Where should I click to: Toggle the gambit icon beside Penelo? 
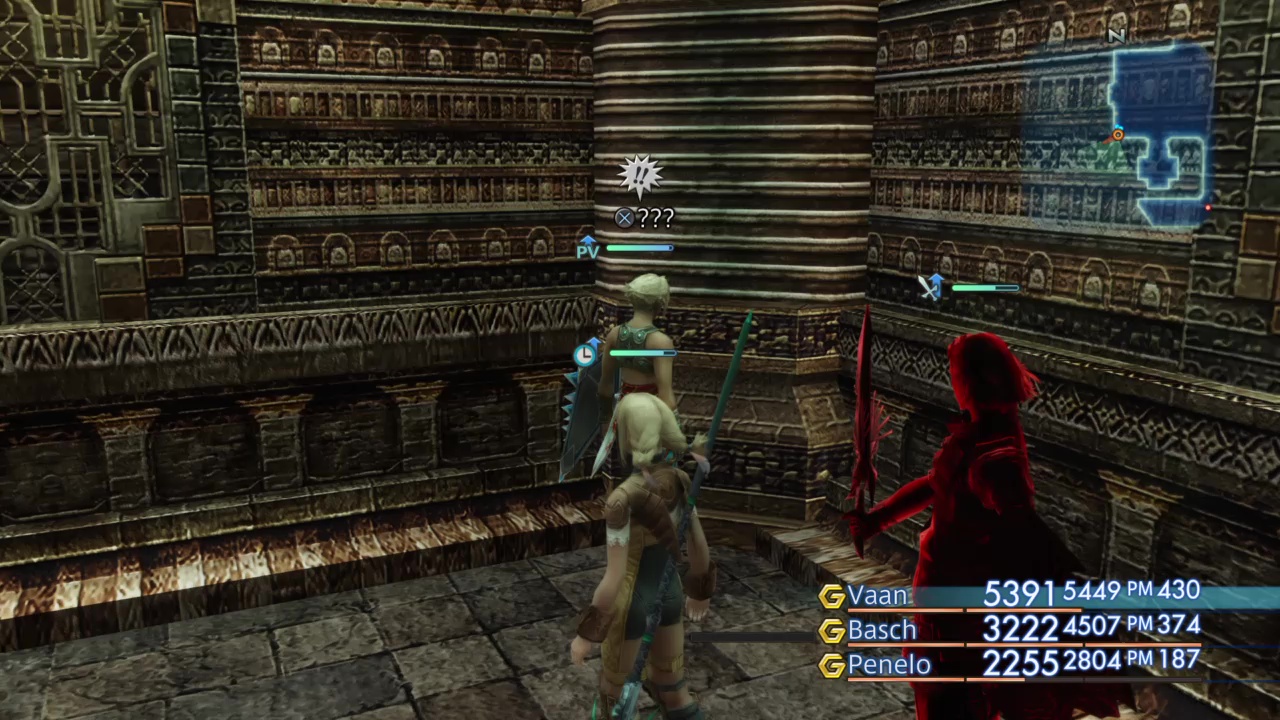pyautogui.click(x=831, y=665)
